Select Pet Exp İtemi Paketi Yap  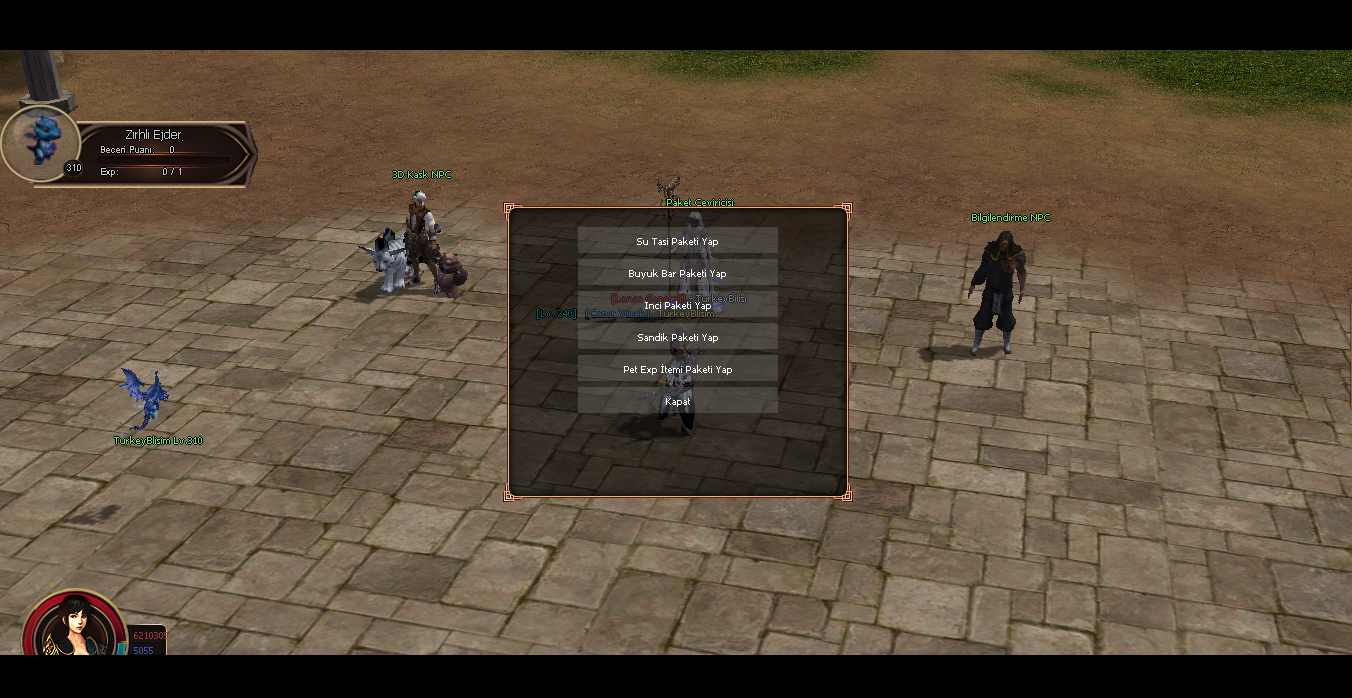point(677,369)
